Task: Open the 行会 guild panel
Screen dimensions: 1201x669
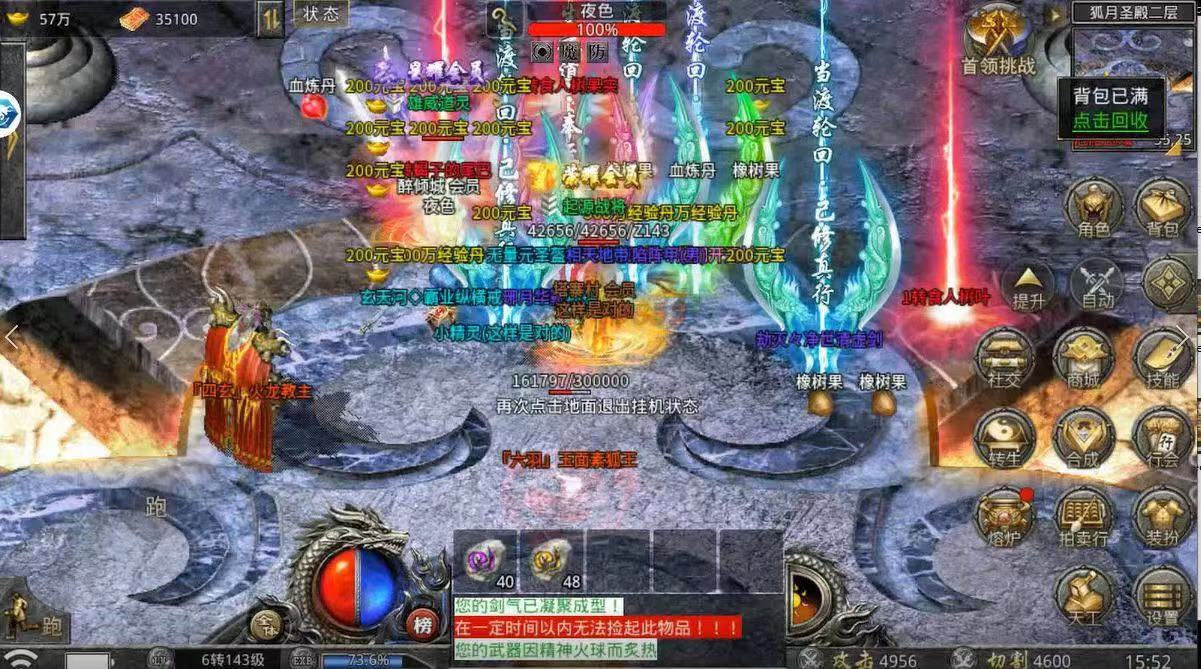Action: 1162,436
